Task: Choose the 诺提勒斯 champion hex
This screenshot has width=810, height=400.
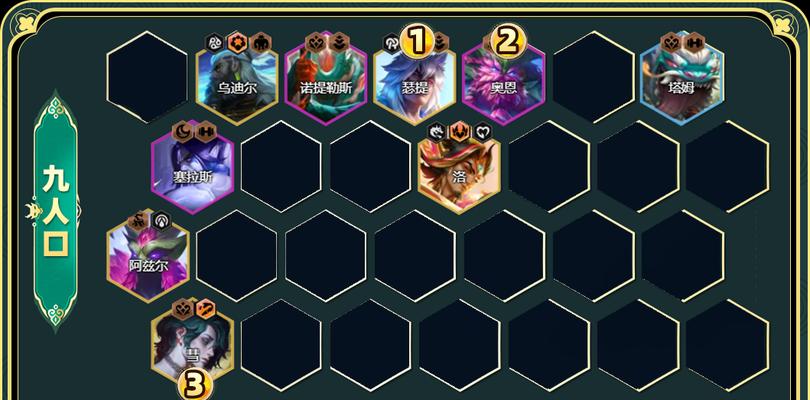Action: click(325, 78)
